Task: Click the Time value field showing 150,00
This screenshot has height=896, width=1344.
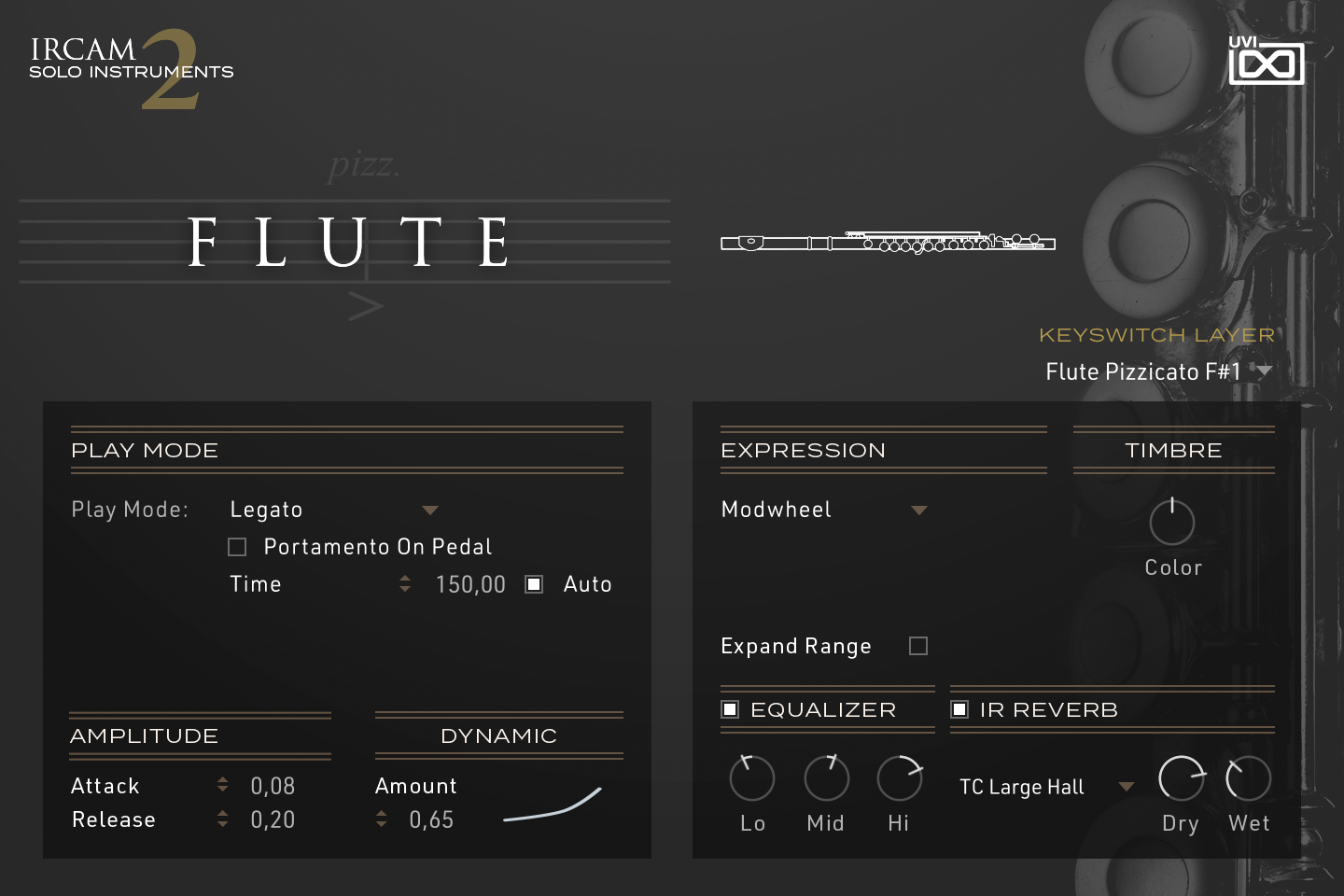Action: (470, 583)
